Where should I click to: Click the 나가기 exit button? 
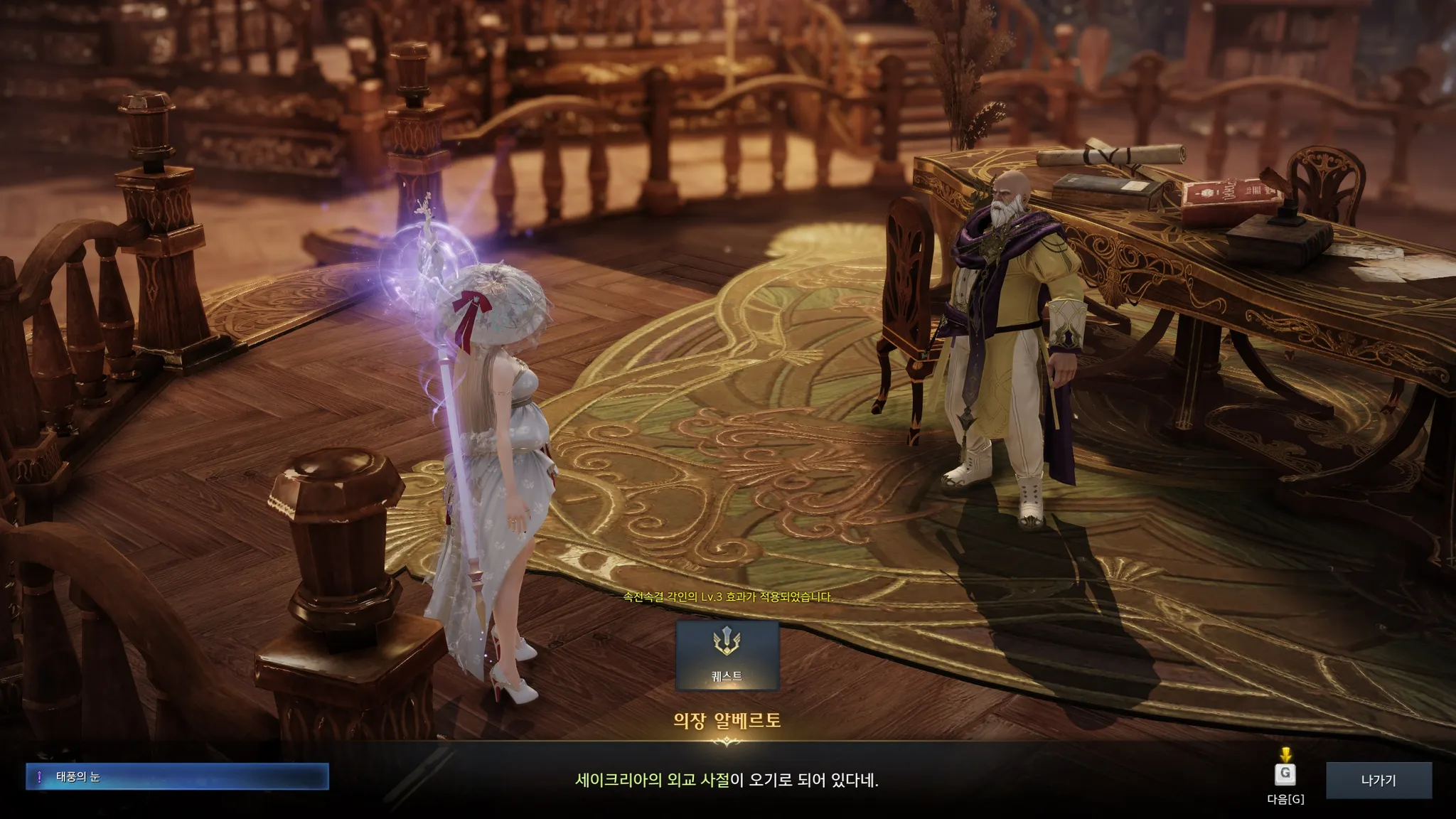tap(1378, 780)
